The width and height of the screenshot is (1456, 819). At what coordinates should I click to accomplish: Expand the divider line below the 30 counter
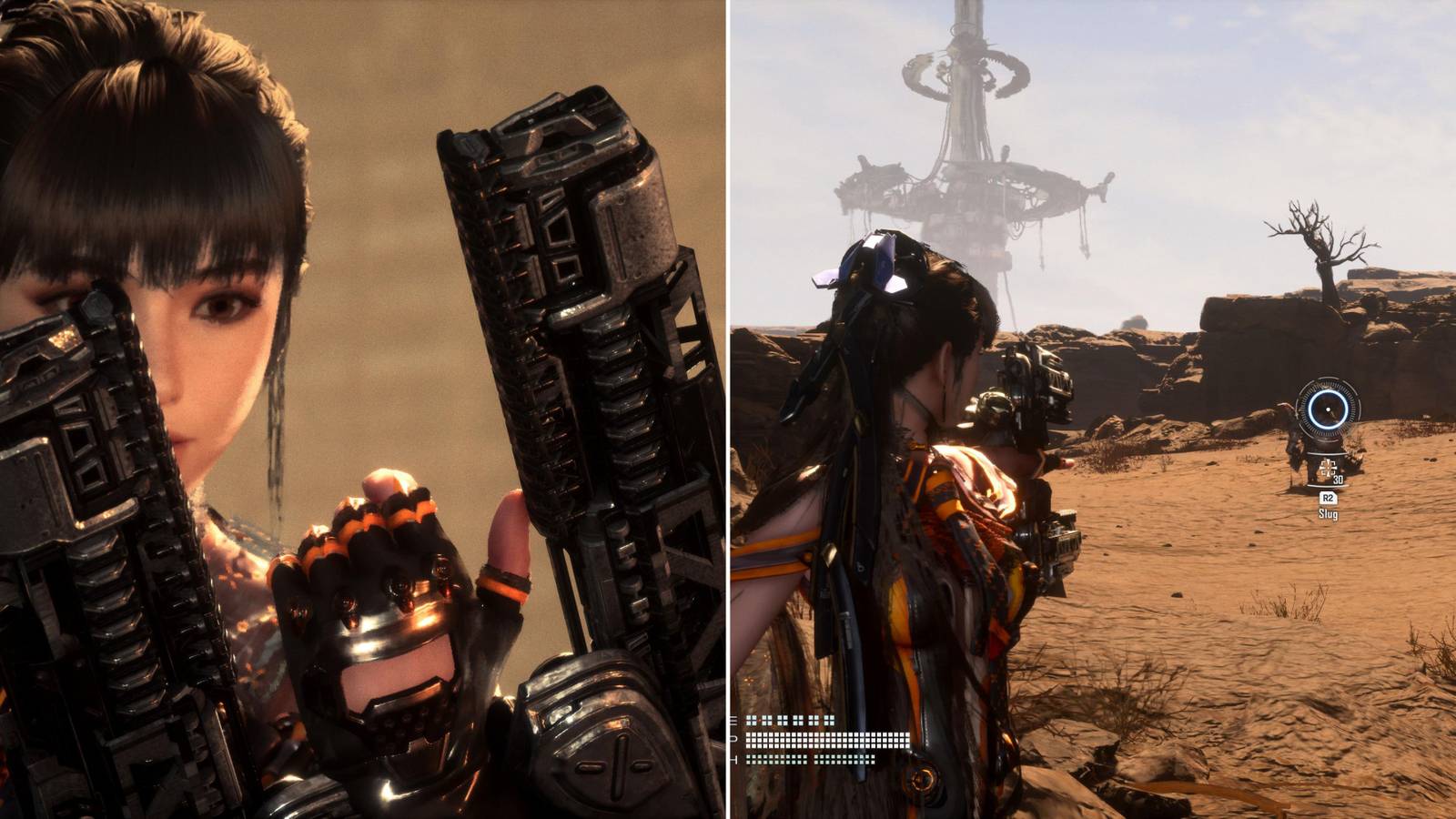(1327, 485)
